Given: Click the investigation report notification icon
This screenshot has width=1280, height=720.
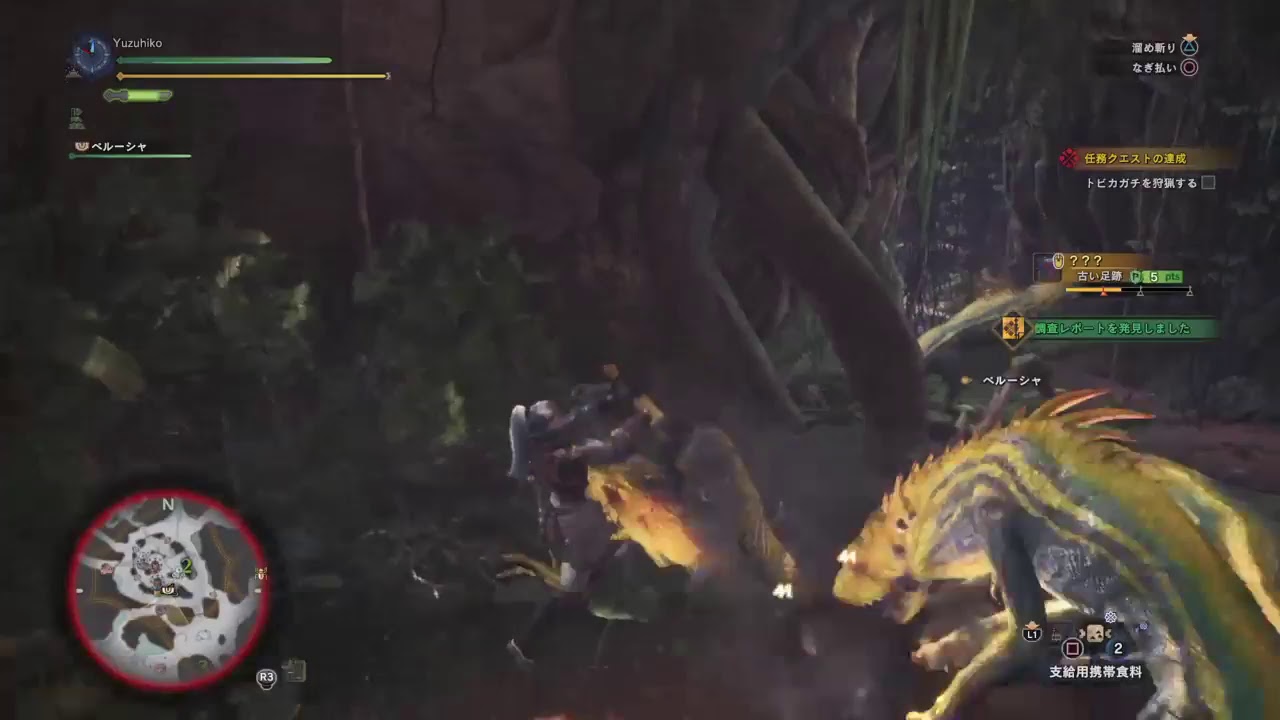Looking at the screenshot, I should click(x=1013, y=327).
